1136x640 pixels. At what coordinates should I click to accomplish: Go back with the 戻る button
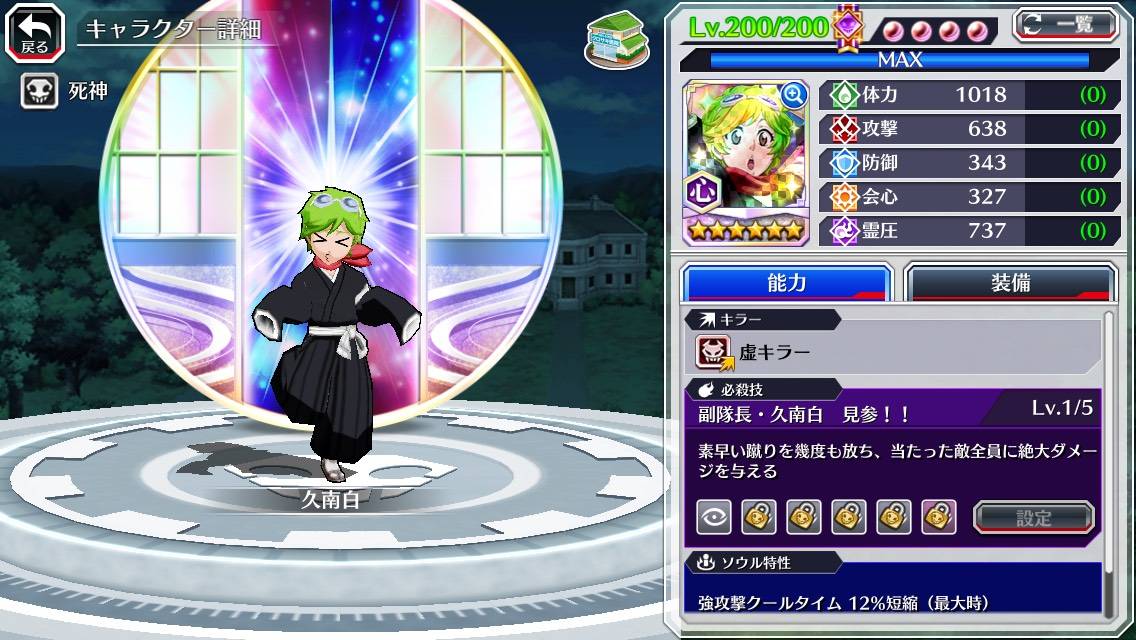[x=35, y=30]
